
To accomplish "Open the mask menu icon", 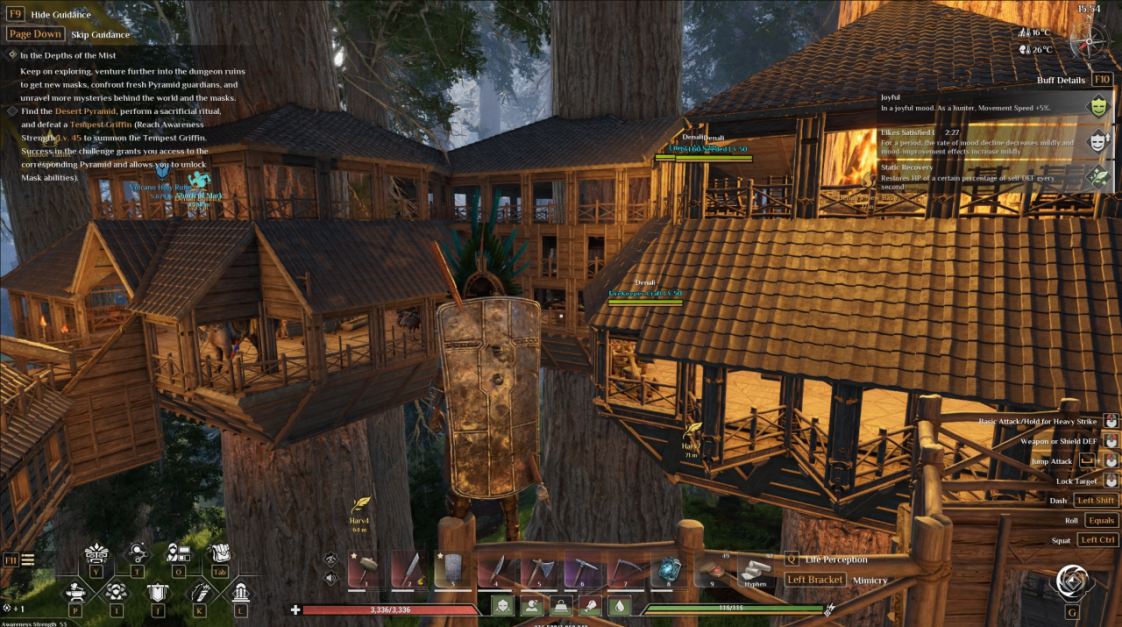I will (x=96, y=553).
